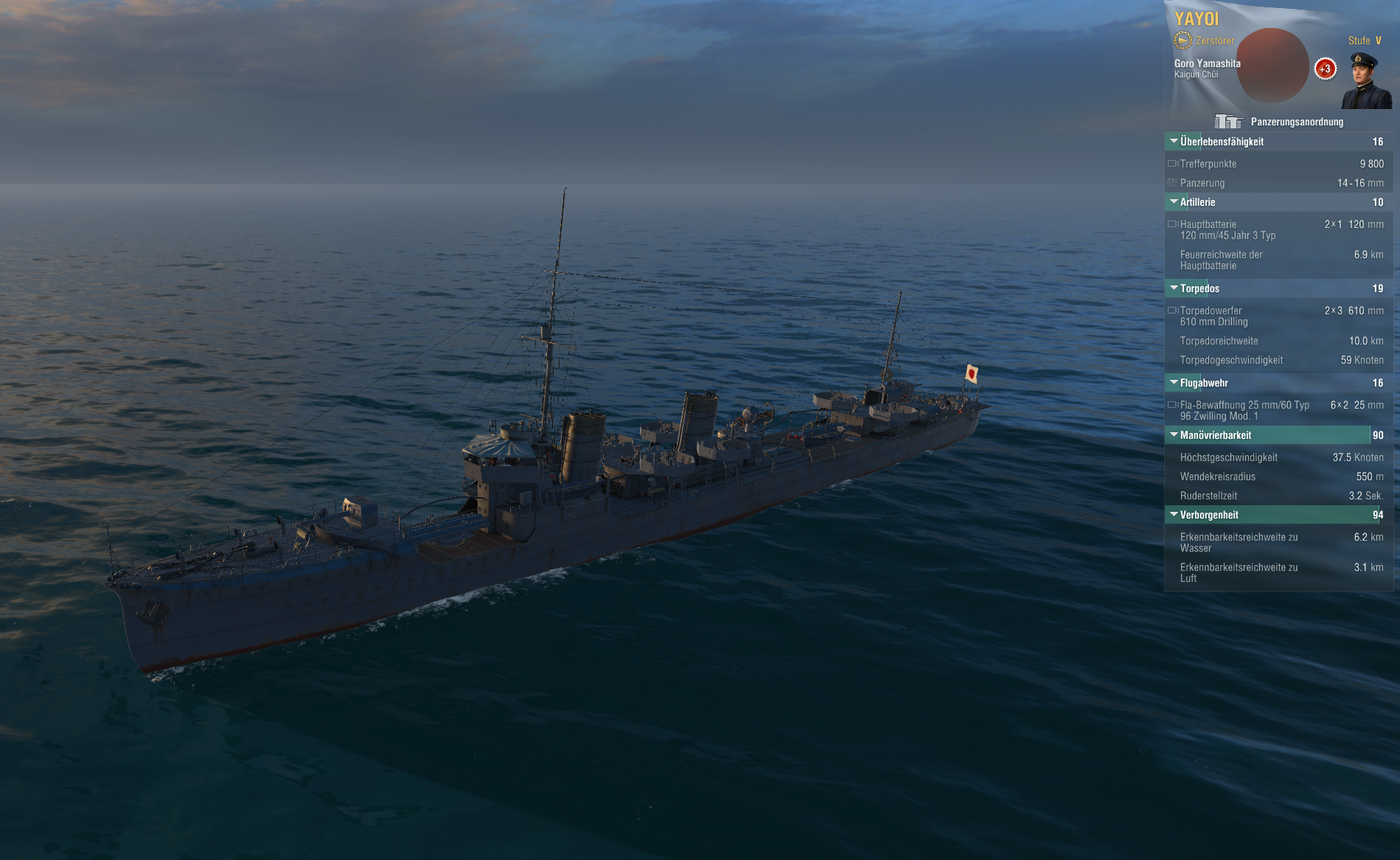Select the Torpedowerfer 610 mm Drilling row
Viewport: 1400px width, 860px height.
tap(1277, 316)
